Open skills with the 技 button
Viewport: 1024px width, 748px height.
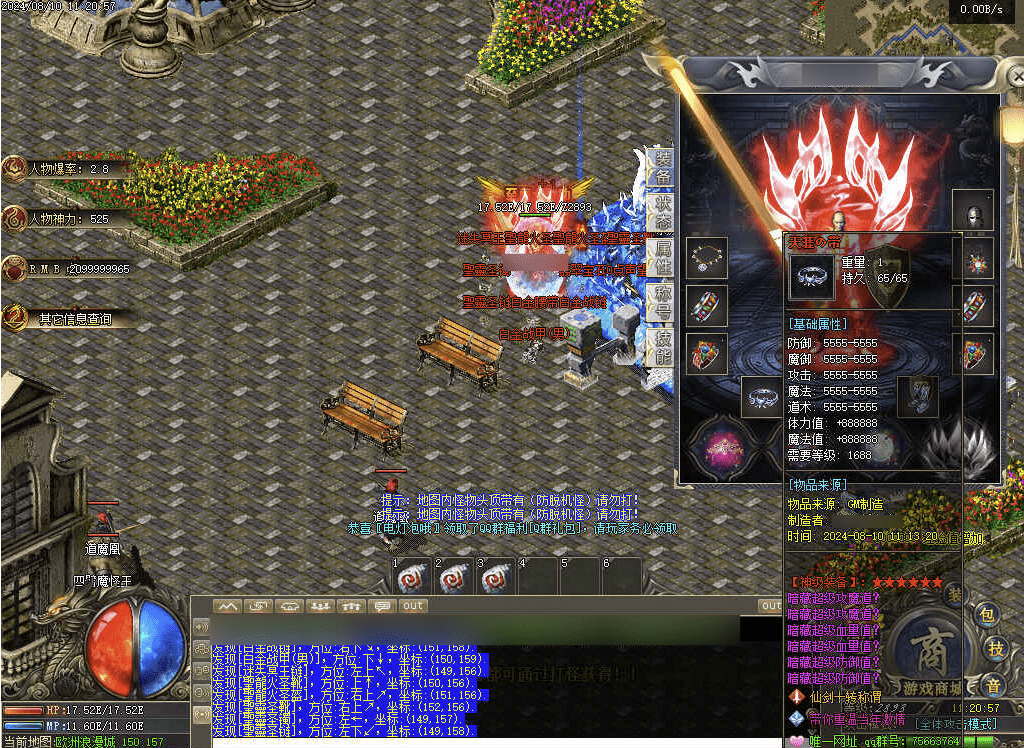tap(996, 648)
